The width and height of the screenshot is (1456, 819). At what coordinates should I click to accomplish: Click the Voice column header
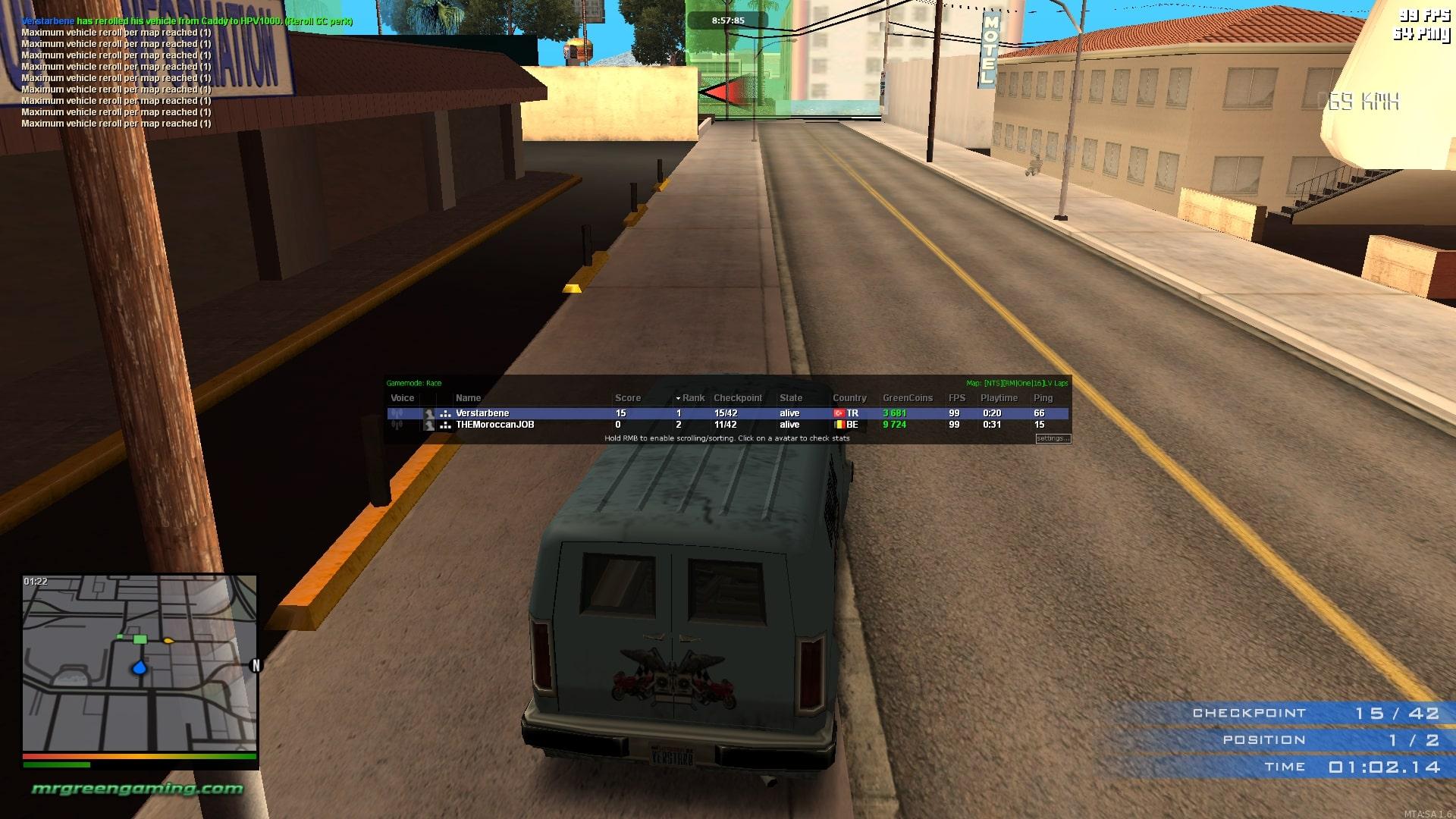pyautogui.click(x=402, y=398)
